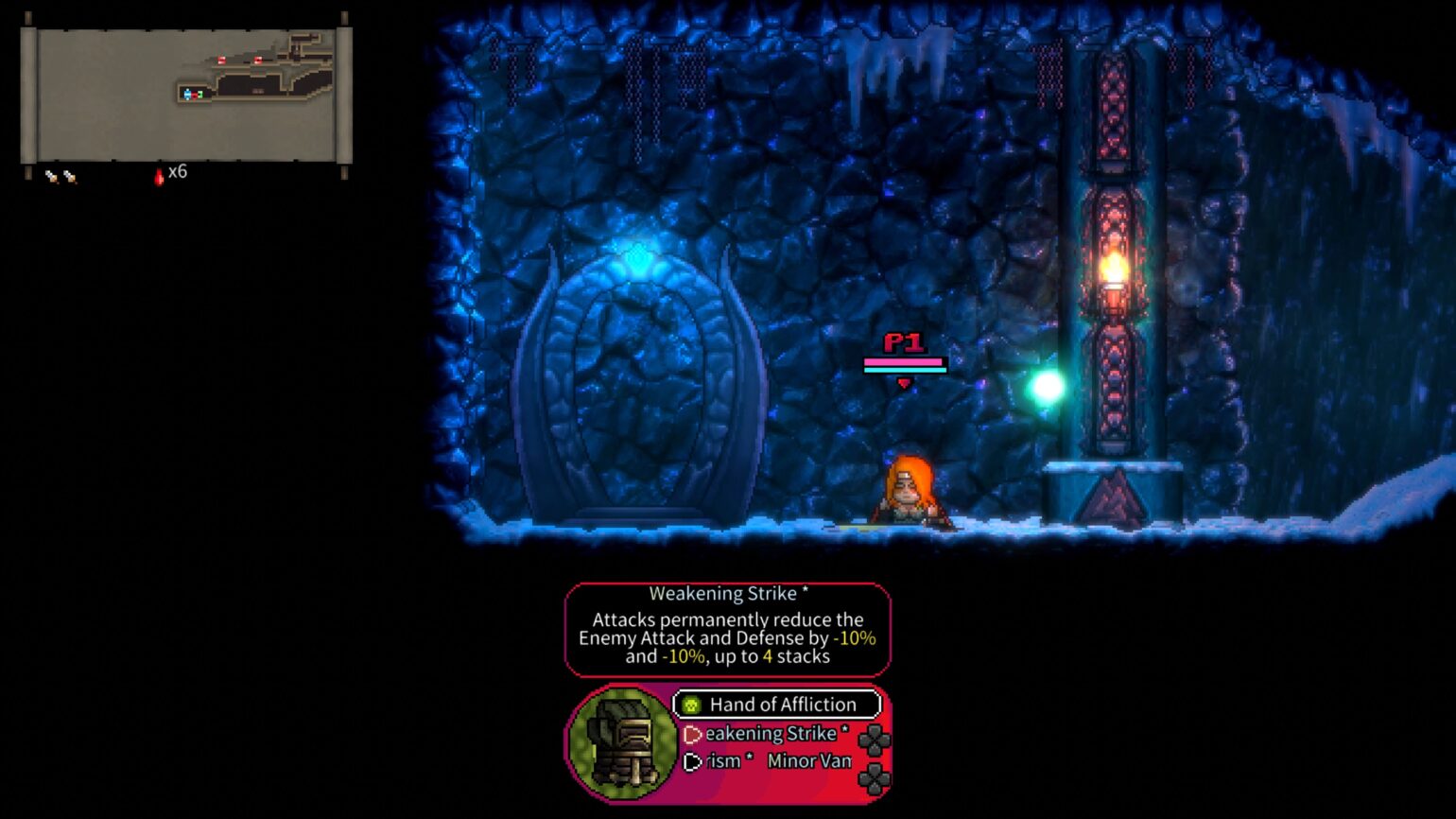Toggle the empty white indicator beside Minor Vampirism
Image resolution: width=1456 pixels, height=819 pixels.
pos(691,762)
